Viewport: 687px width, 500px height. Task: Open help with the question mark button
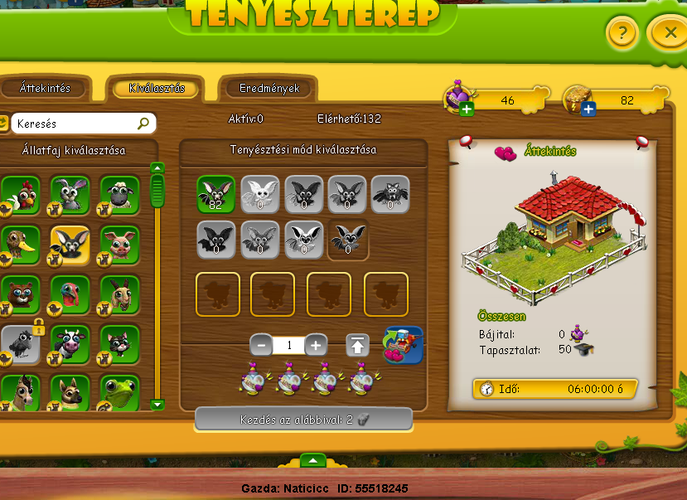pos(621,33)
